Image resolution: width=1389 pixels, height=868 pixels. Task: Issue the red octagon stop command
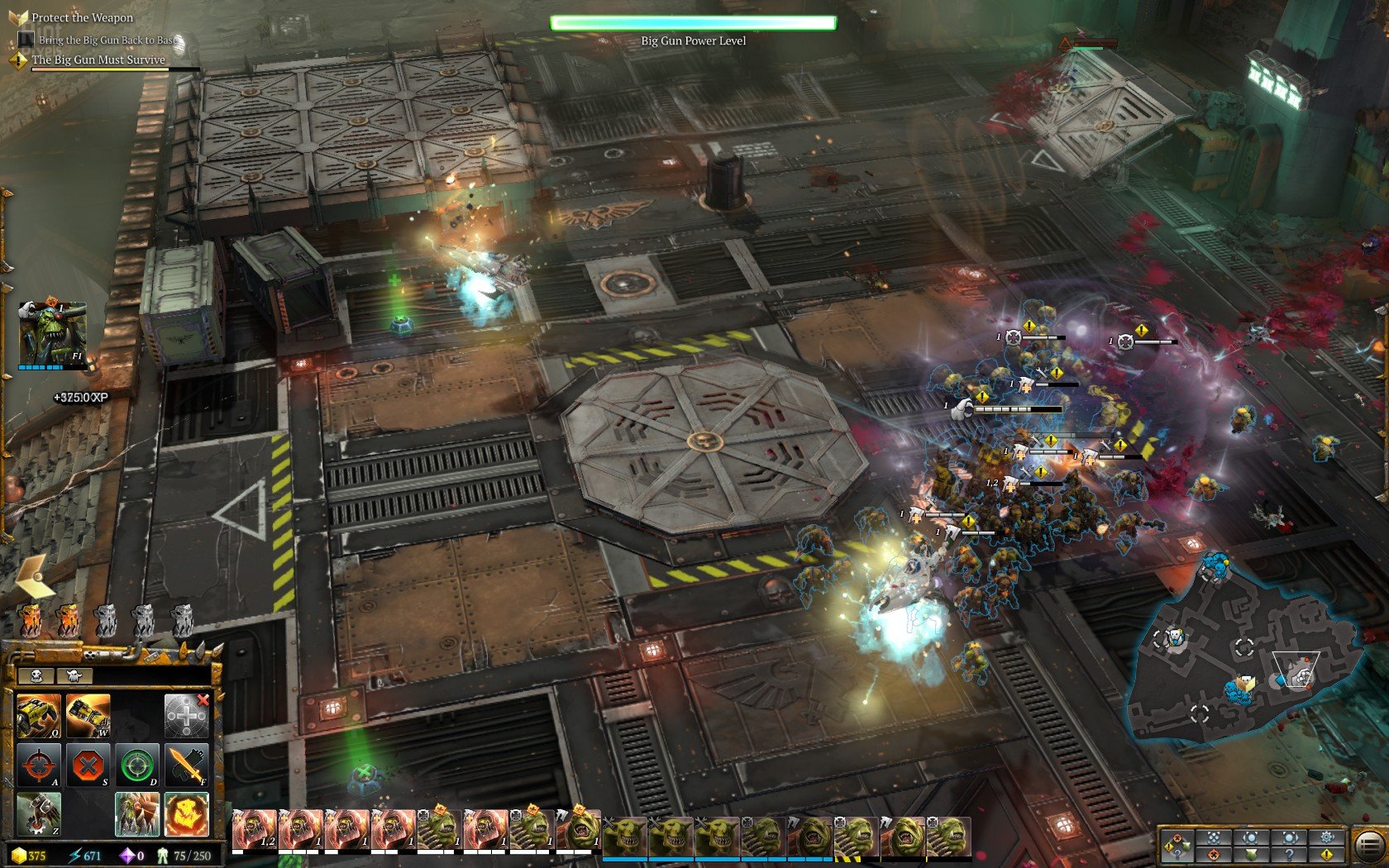pyautogui.click(x=88, y=765)
